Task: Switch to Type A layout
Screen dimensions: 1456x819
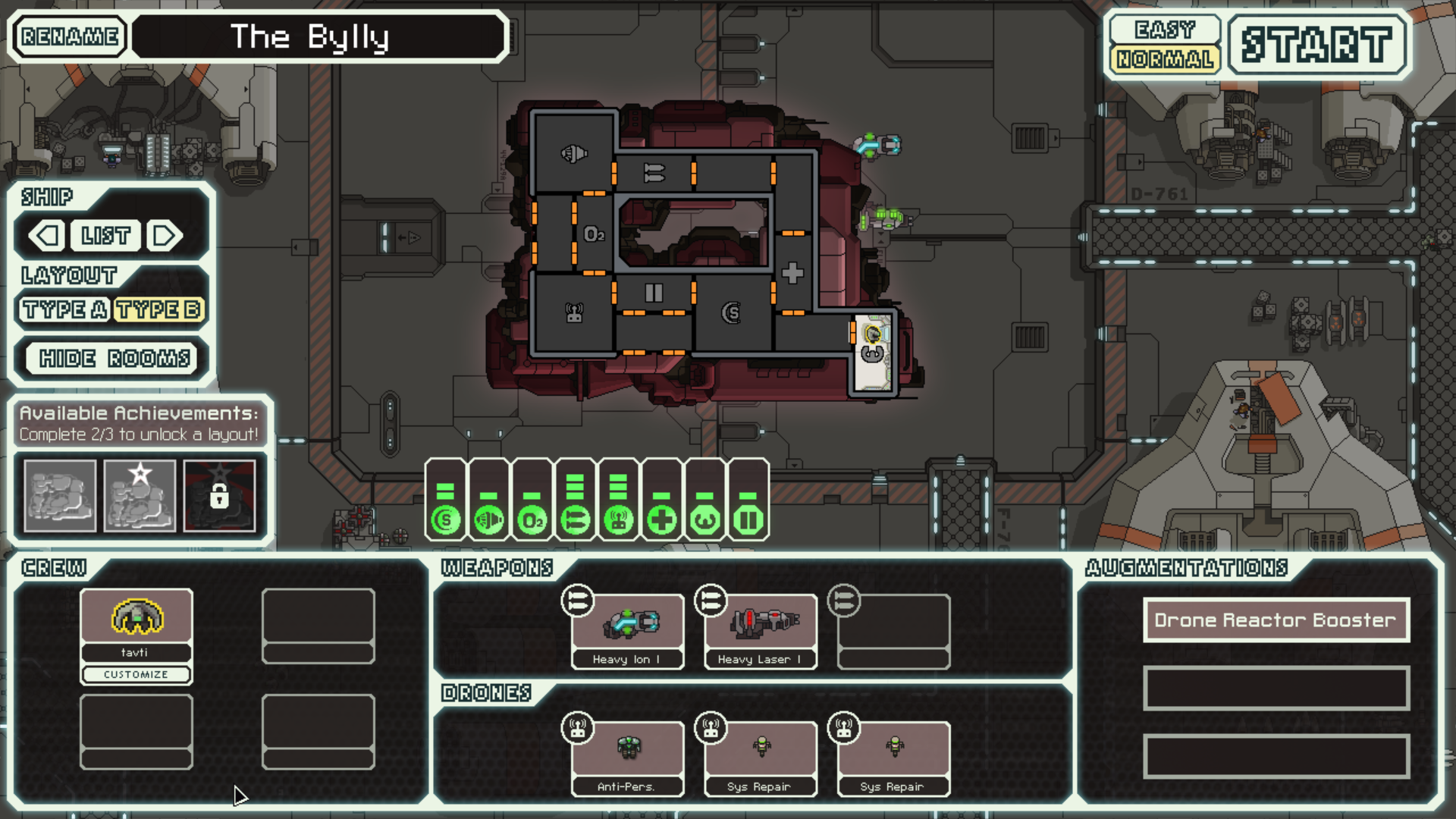Action: coord(64,309)
